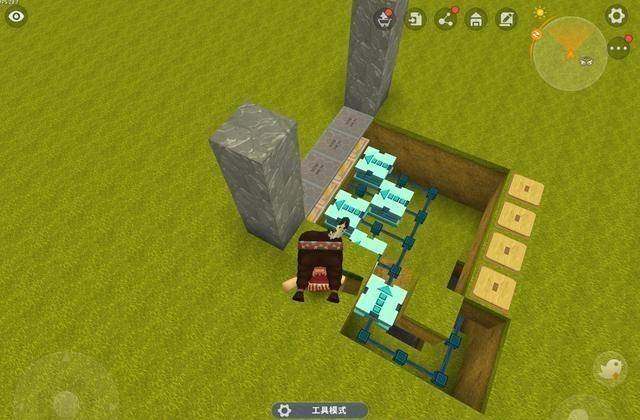Open the share menu
Viewport: 640px width, 420px height.
pyautogui.click(x=446, y=18)
